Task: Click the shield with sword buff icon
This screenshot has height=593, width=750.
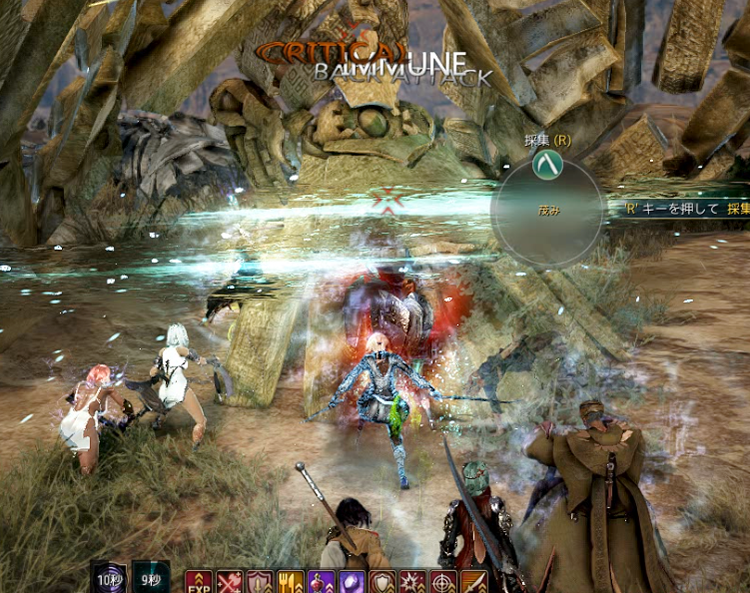Action: pos(260,582)
